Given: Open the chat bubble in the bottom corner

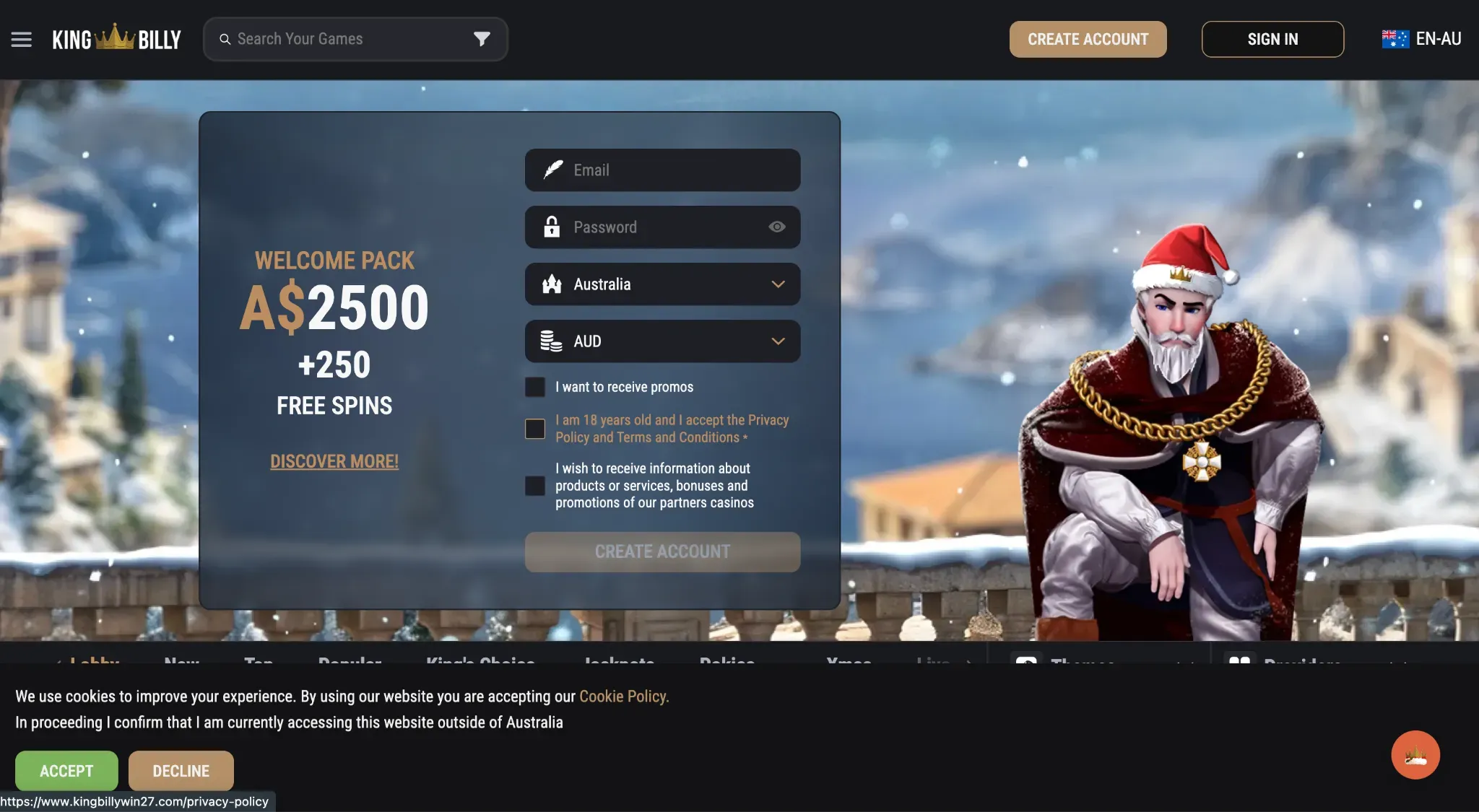Looking at the screenshot, I should (x=1414, y=755).
